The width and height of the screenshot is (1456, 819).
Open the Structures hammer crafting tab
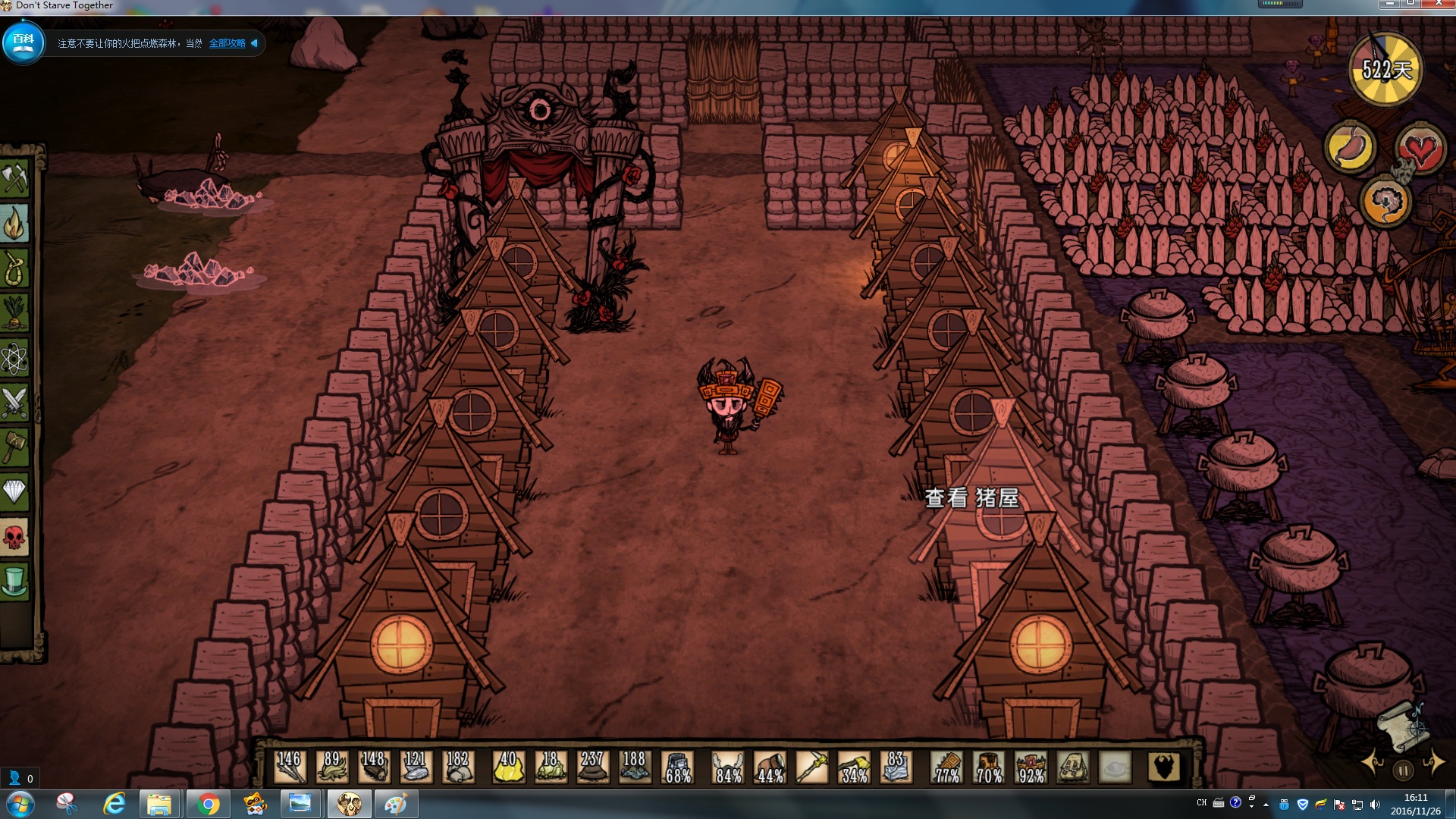tap(14, 448)
